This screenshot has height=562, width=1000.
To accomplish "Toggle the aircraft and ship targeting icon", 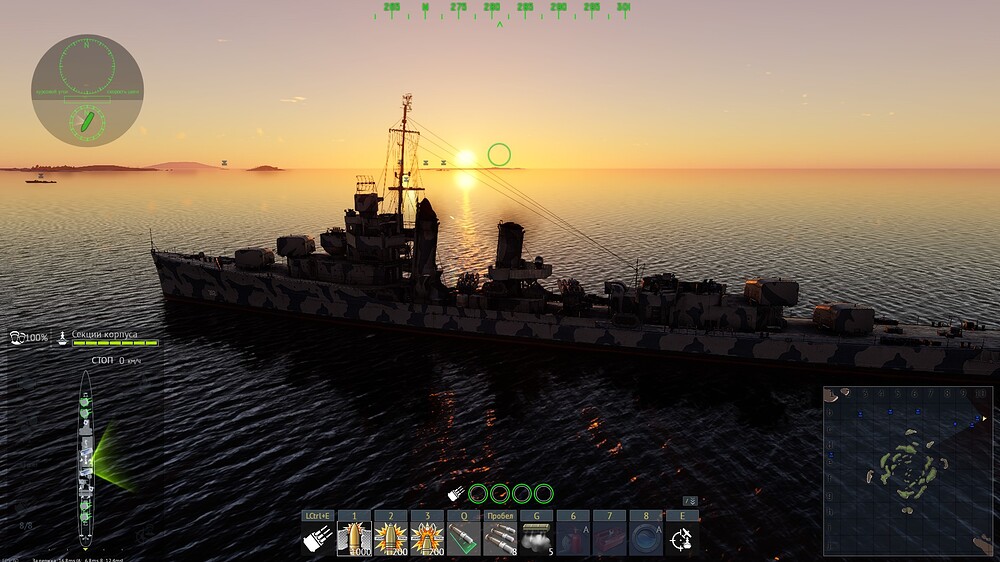I will point(682,539).
